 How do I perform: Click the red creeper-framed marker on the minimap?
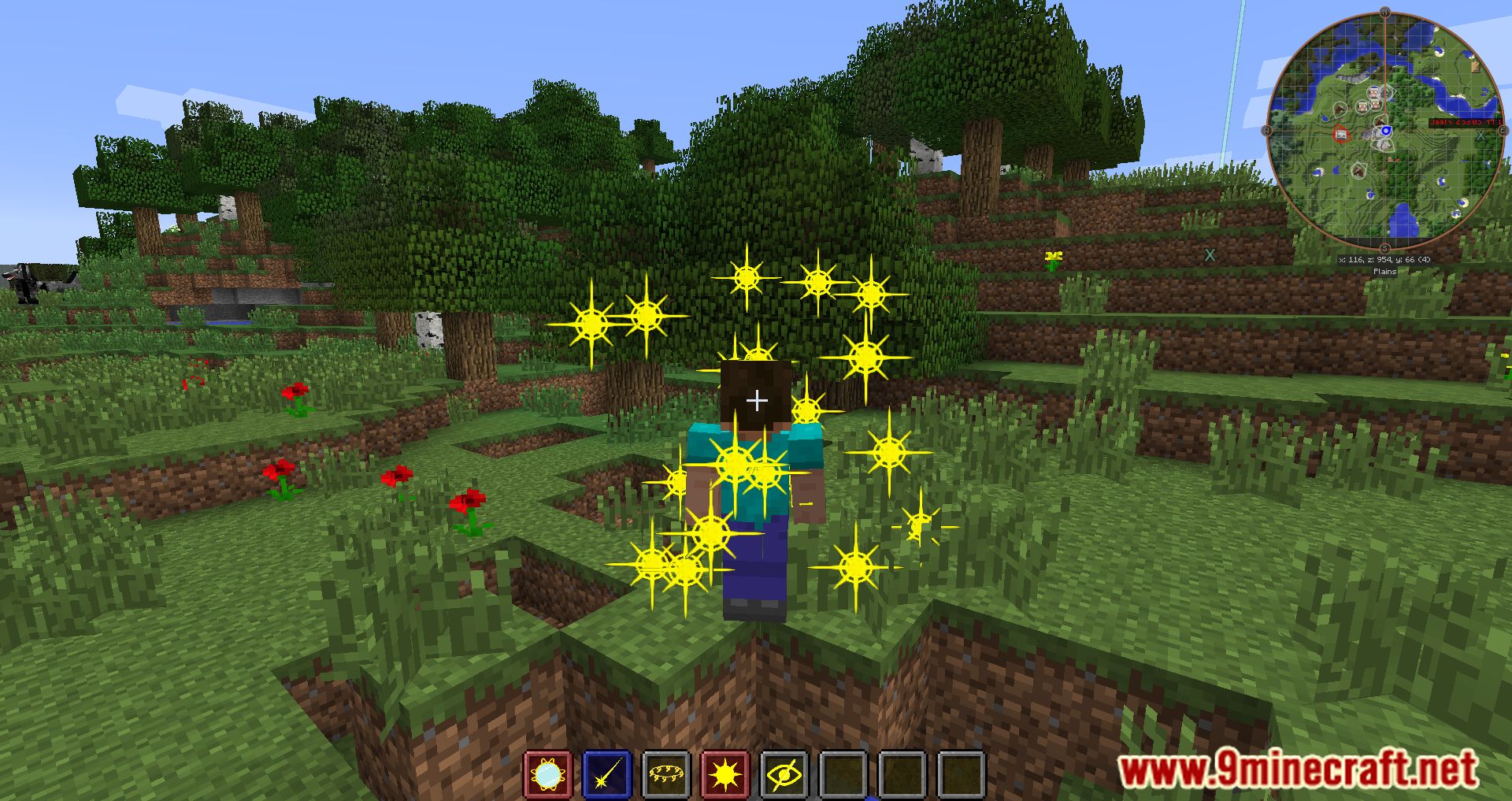point(1341,135)
